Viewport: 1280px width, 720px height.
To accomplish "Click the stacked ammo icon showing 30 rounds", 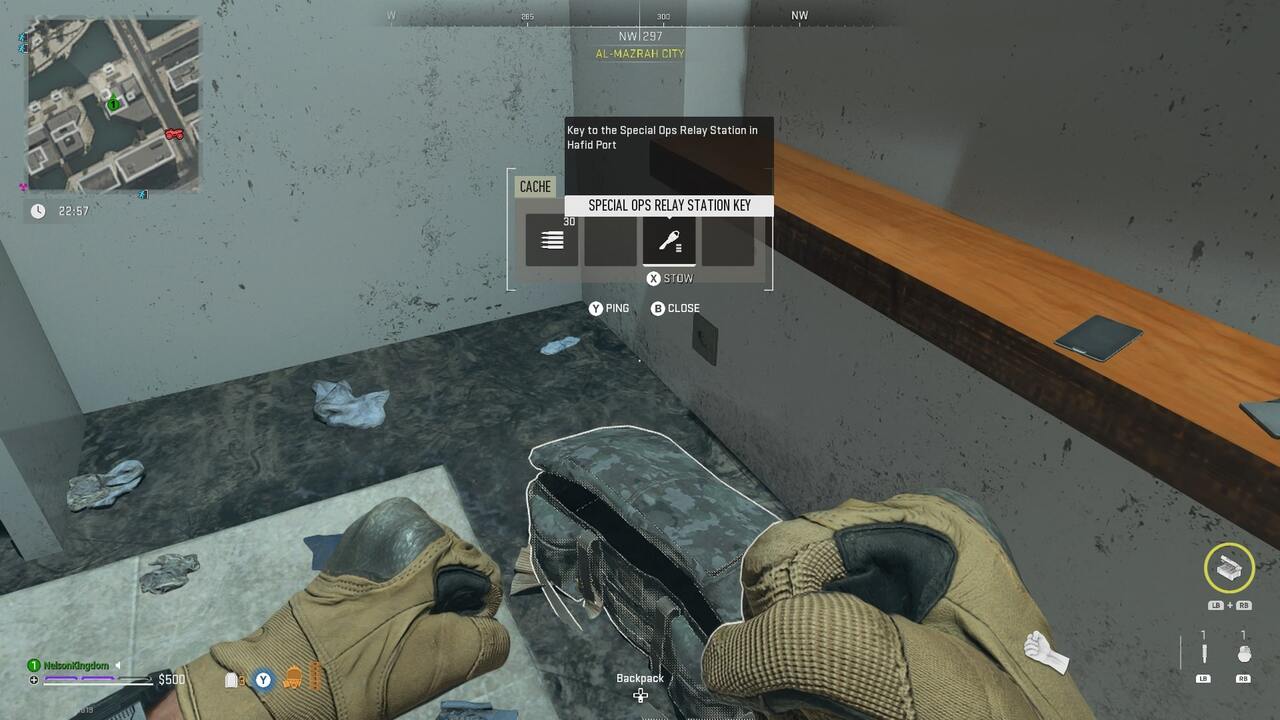I will pyautogui.click(x=551, y=238).
